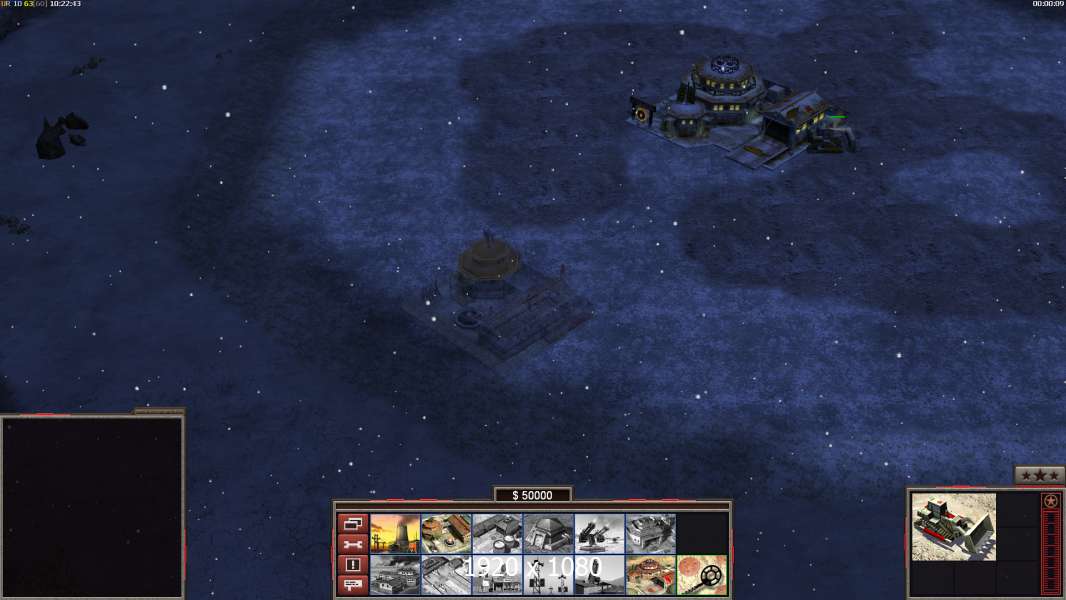Select the nuclear reactor cooling tower build icon
Viewport: 1066px width, 600px height.
(395, 533)
